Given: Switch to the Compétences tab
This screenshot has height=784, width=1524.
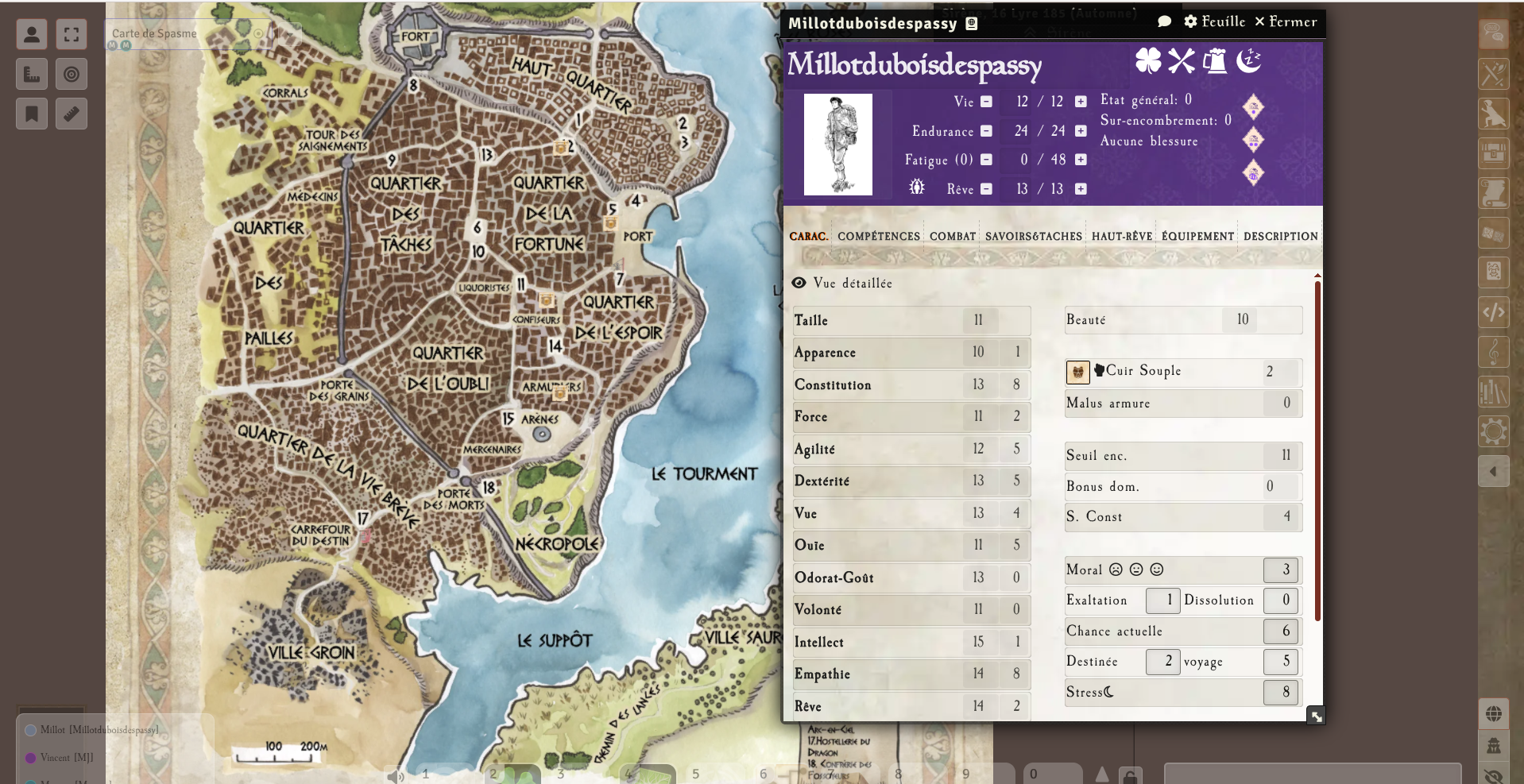Looking at the screenshot, I should (878, 236).
